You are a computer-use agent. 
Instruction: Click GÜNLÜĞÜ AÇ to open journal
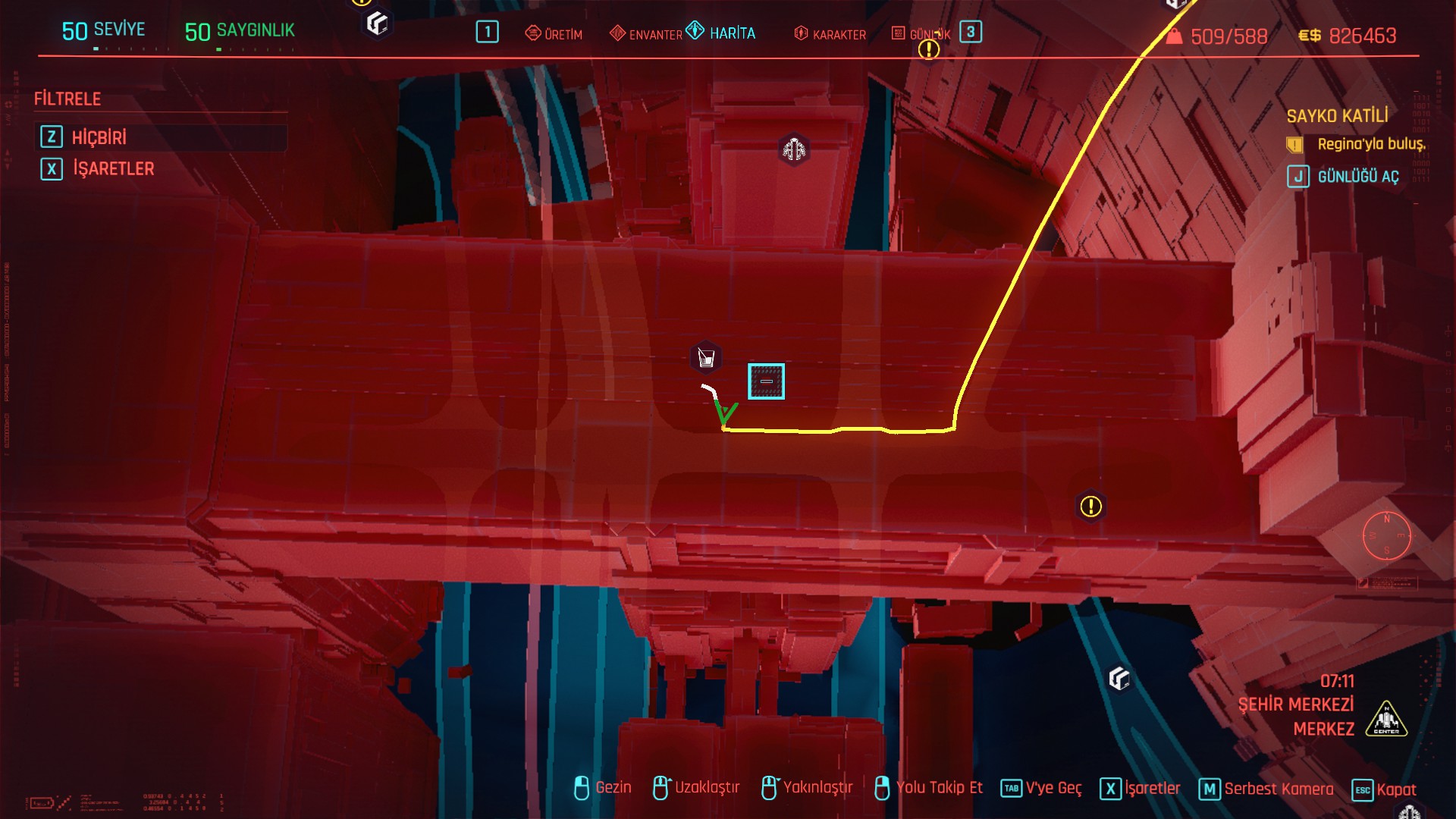point(1357,177)
